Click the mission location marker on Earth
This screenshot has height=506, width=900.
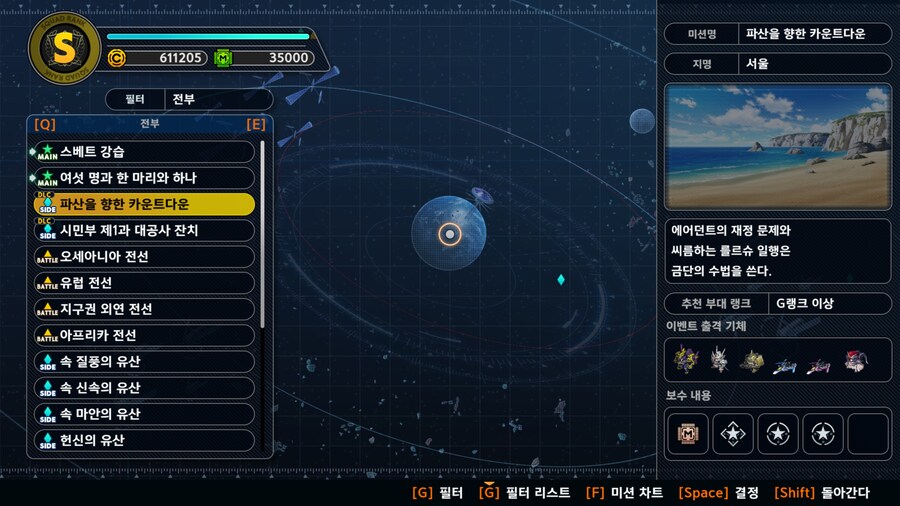click(x=450, y=234)
